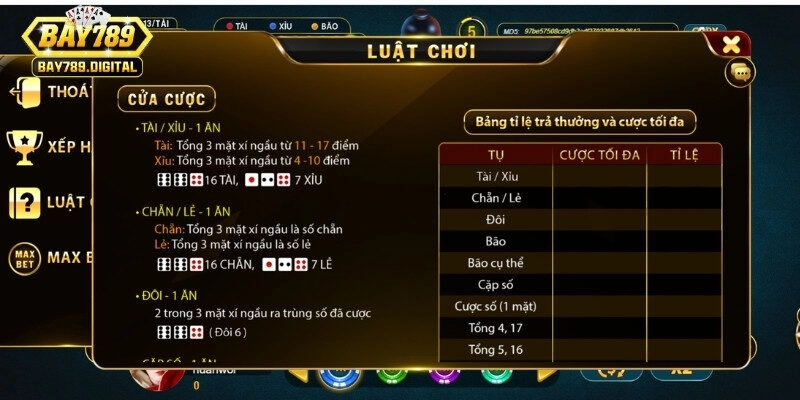Close the Luật Chơi rules dialog

(x=731, y=44)
